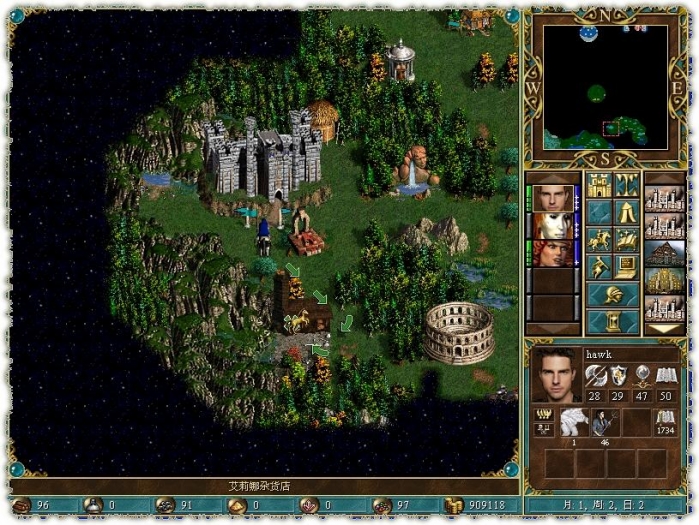
Task: Open adventure options with the running figure
Action: pos(599,267)
